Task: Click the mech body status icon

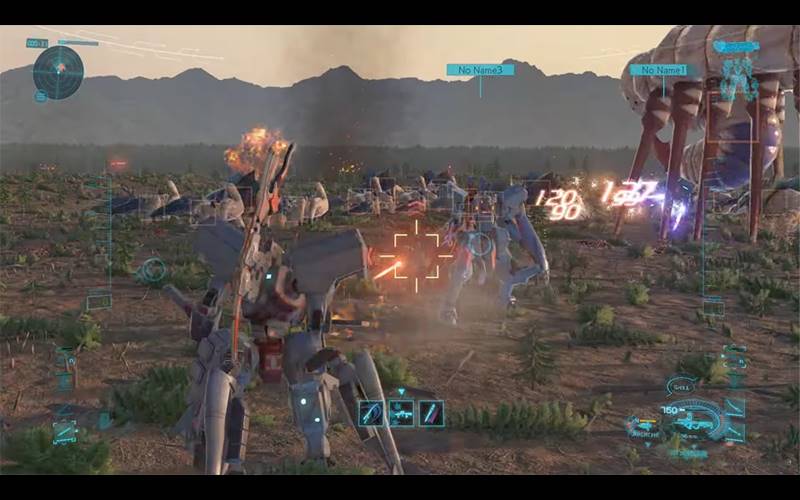Action: coord(738,78)
